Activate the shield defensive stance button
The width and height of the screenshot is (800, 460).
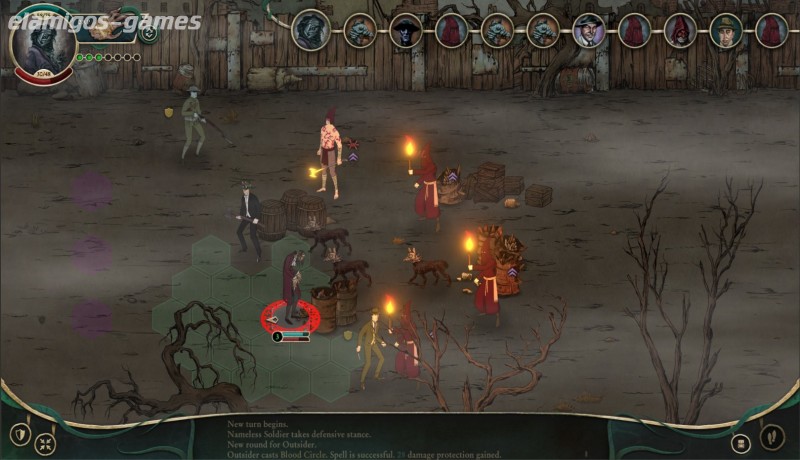tap(19, 435)
